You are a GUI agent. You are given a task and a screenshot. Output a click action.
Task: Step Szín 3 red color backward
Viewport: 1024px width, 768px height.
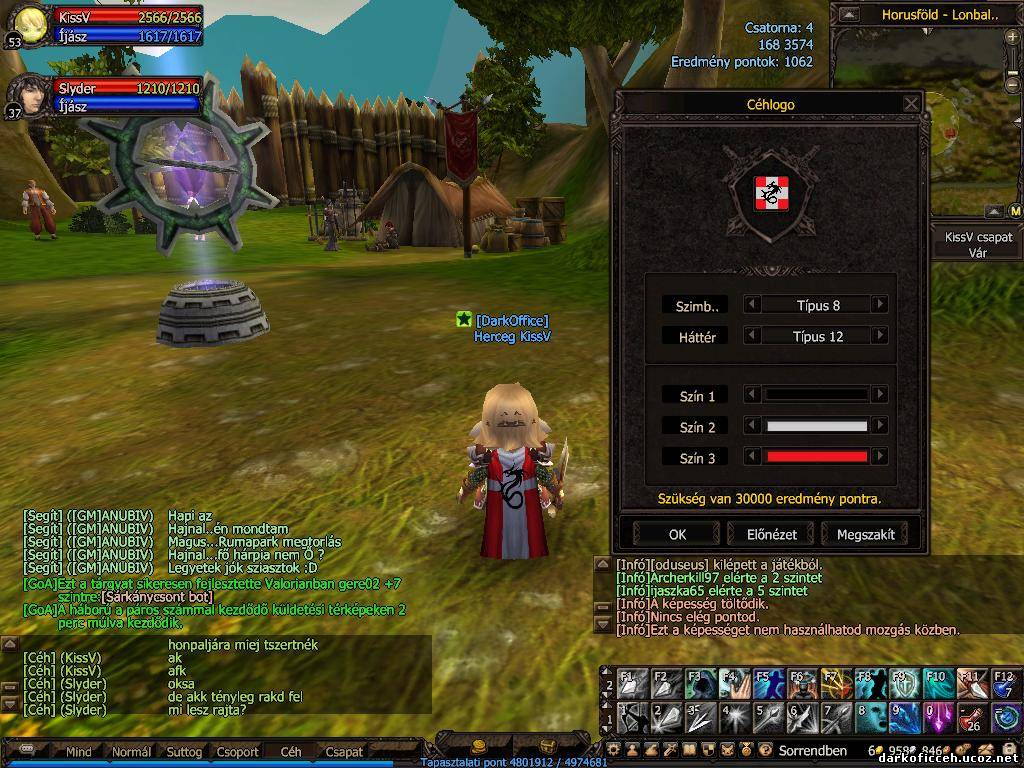(753, 457)
